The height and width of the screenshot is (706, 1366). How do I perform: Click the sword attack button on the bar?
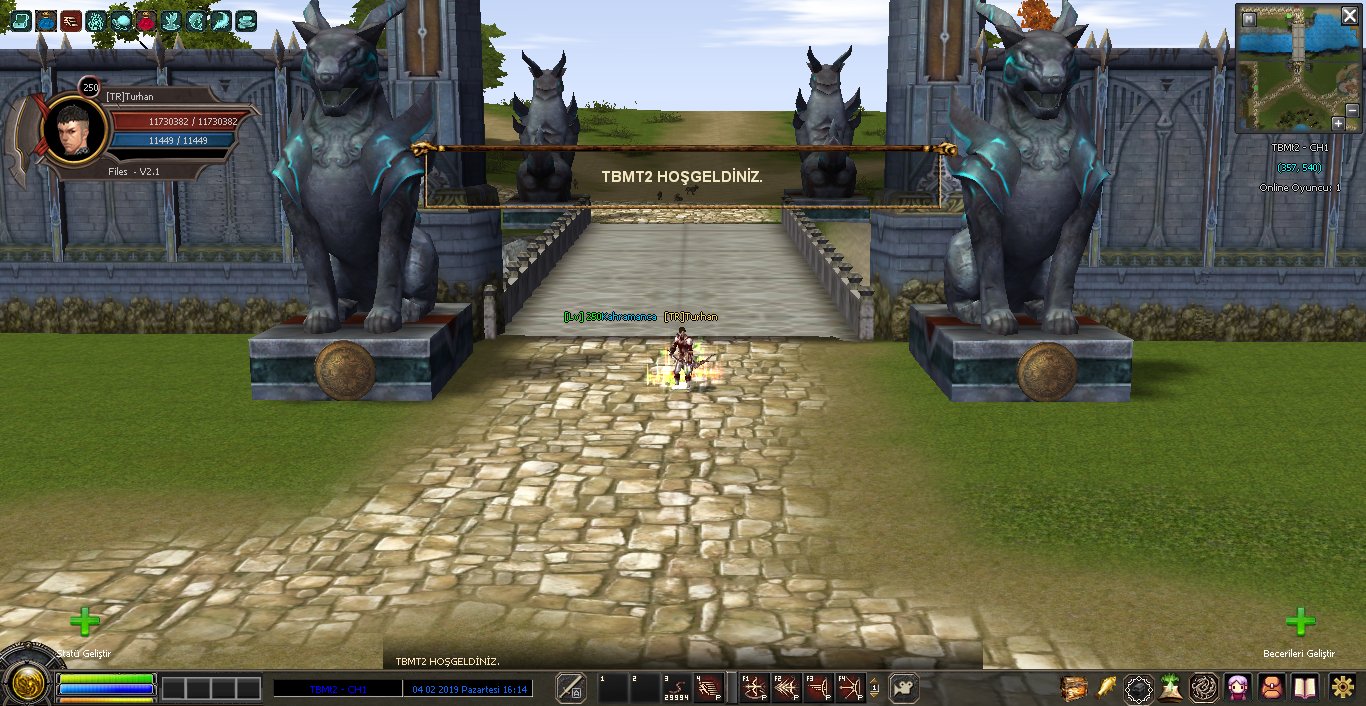point(571,688)
